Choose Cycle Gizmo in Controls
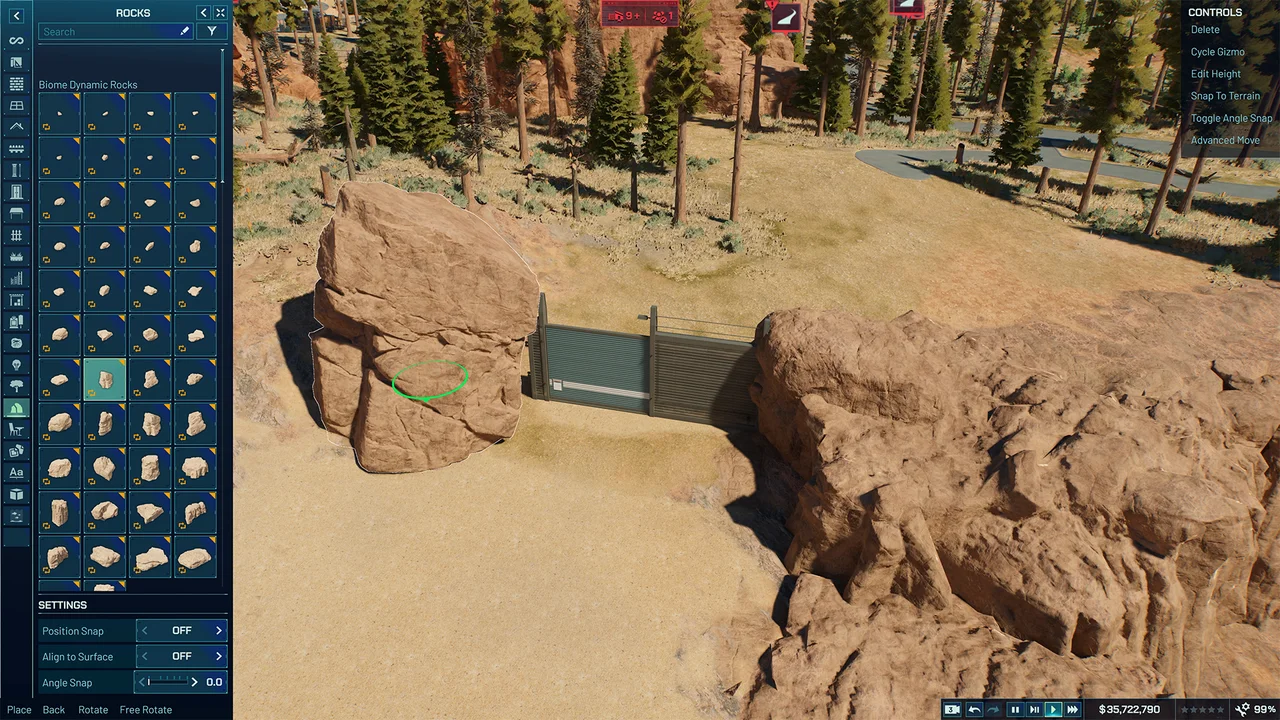The image size is (1280, 720). point(1217,52)
